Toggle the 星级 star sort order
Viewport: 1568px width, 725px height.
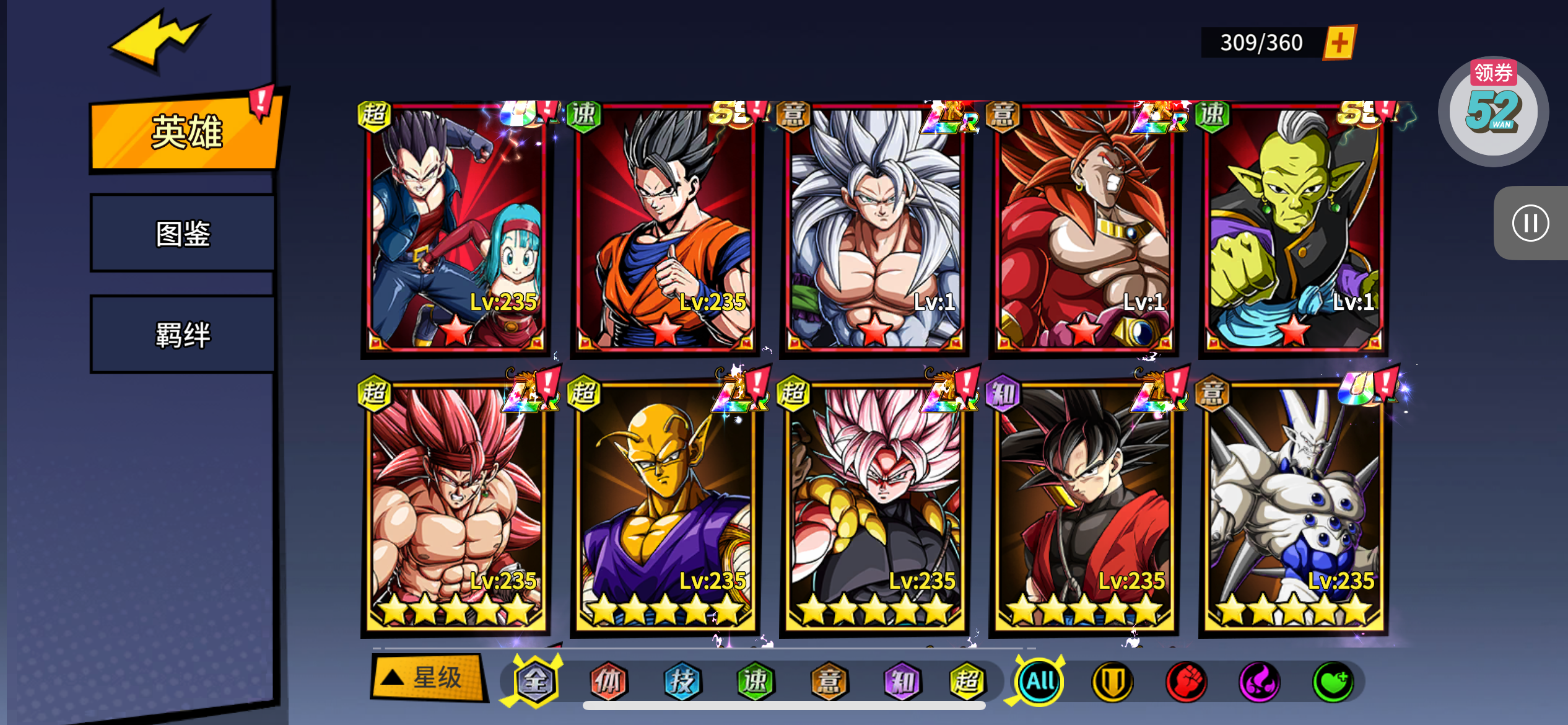click(426, 678)
